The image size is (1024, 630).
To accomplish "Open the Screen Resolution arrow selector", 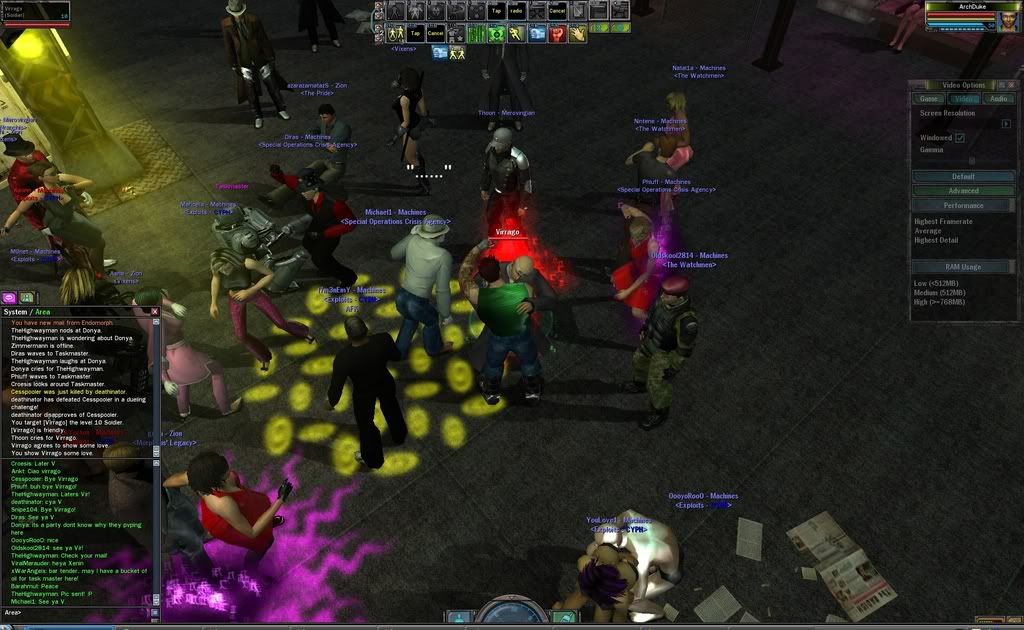I will (1006, 124).
